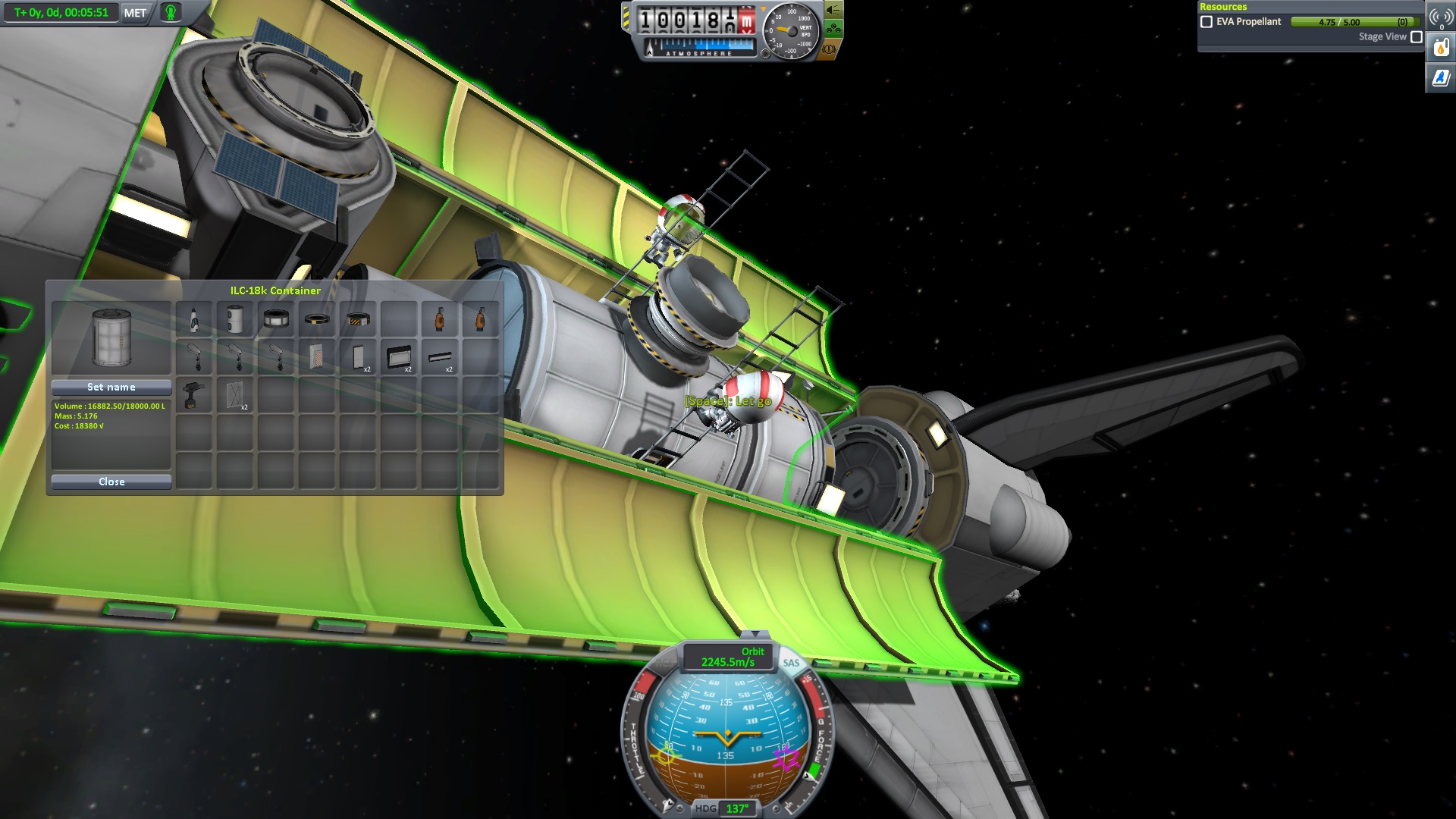Viewport: 1456px width, 819px height.
Task: Select the orange canister item slot
Action: (440, 320)
